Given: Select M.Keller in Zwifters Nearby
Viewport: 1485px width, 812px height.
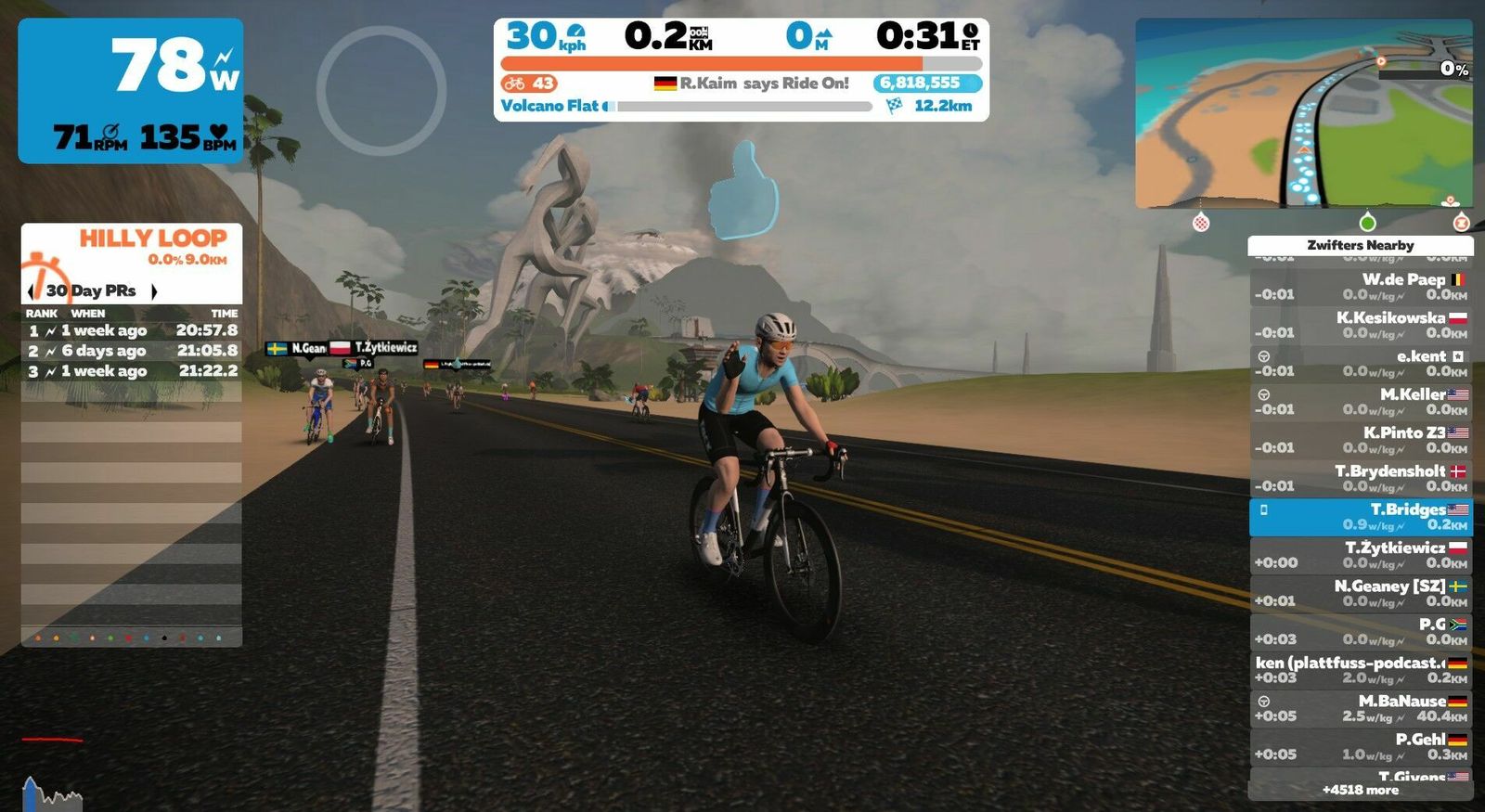Looking at the screenshot, I should (1361, 401).
